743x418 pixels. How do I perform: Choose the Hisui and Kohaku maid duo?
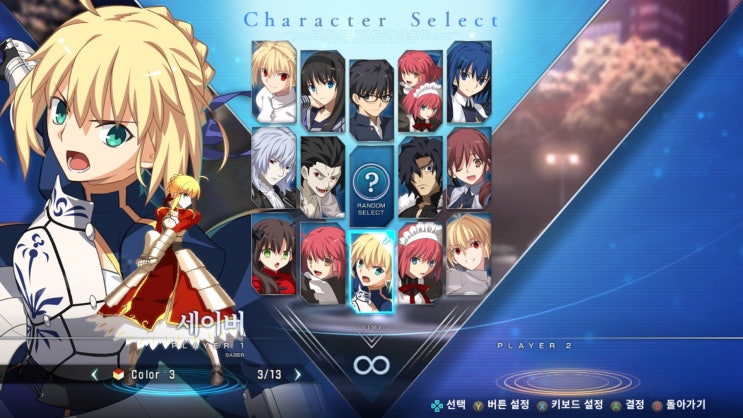pos(420,90)
